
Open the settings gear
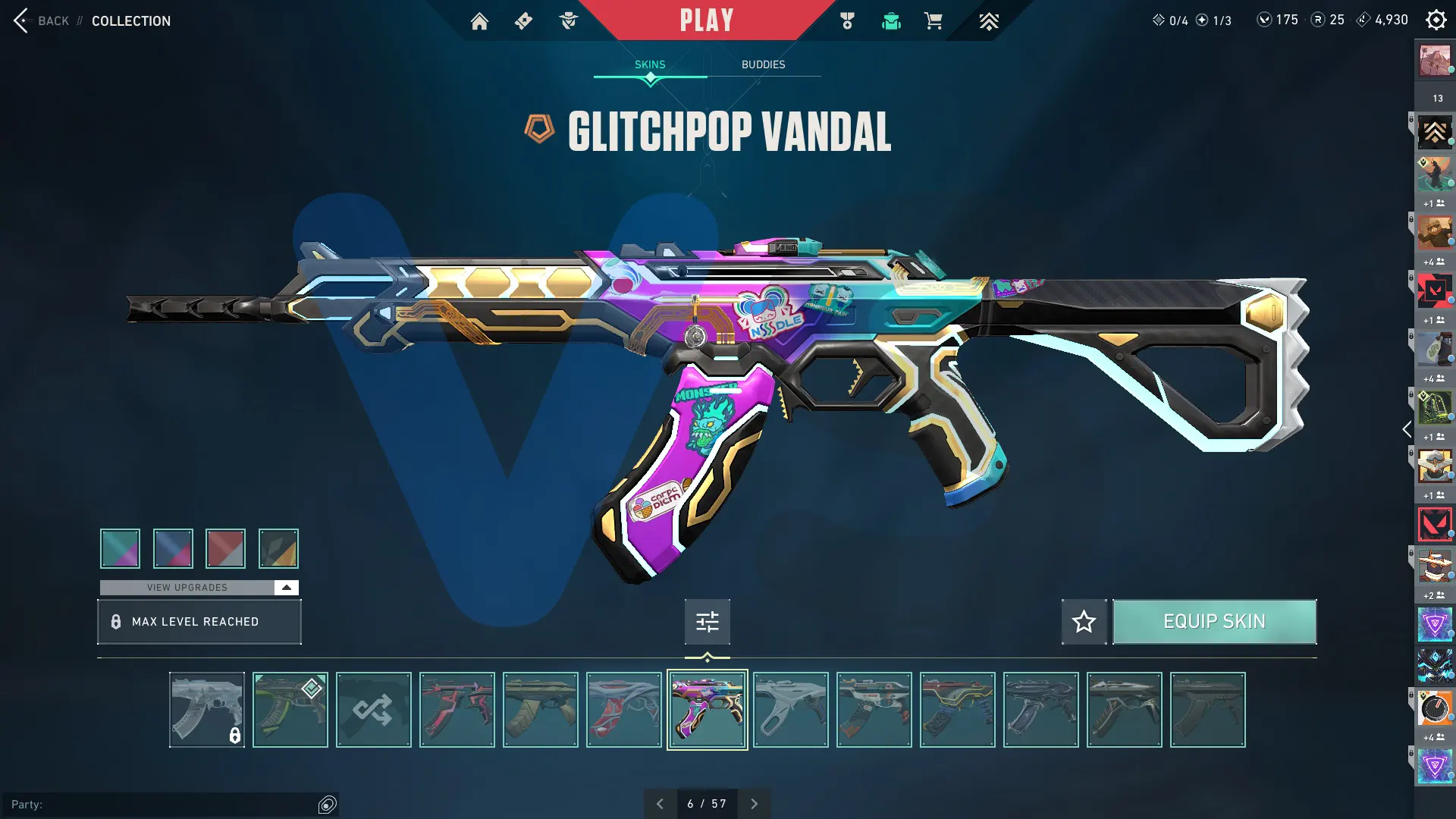coord(1436,20)
